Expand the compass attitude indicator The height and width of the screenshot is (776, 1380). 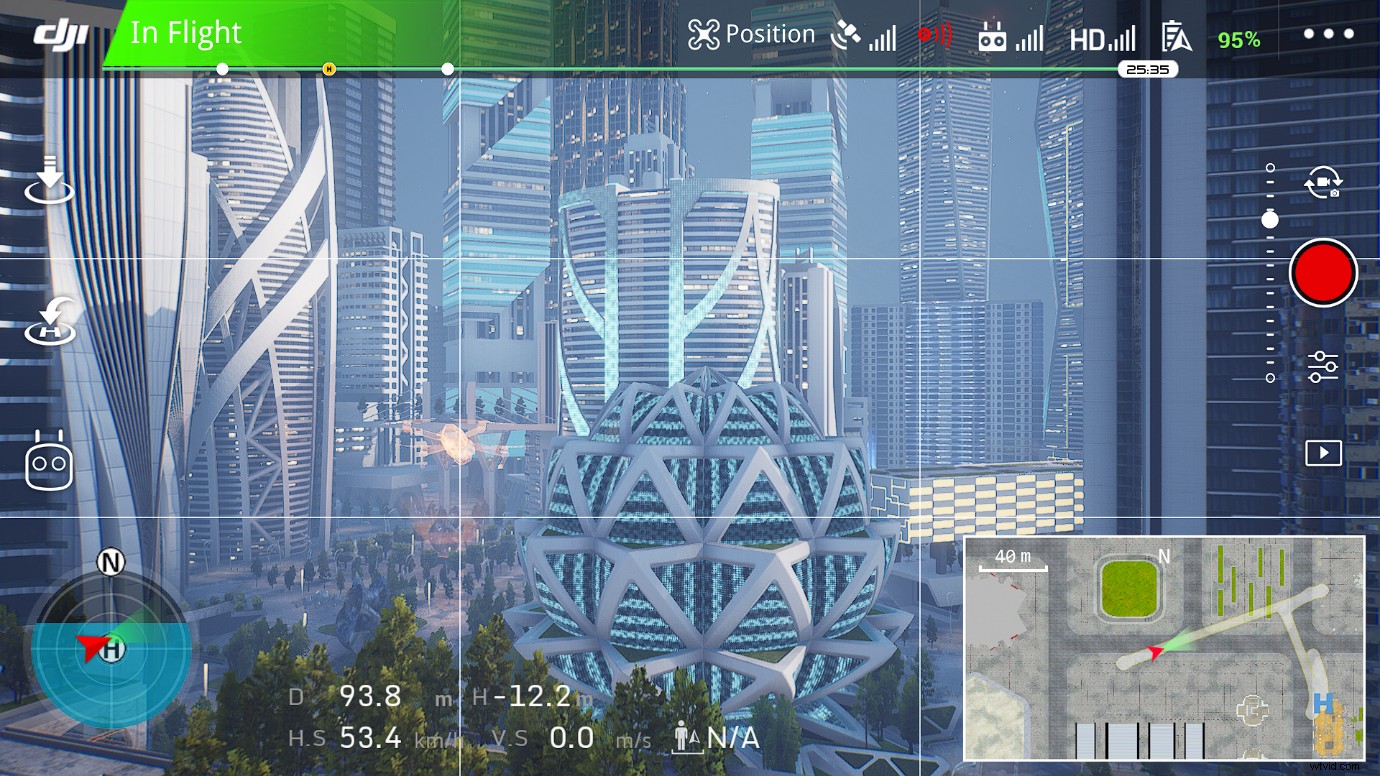pos(110,650)
